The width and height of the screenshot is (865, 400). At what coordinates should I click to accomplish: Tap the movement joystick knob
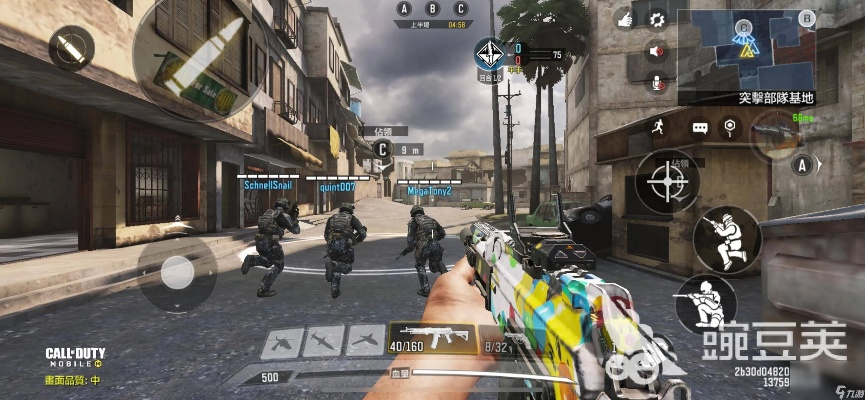point(176,270)
